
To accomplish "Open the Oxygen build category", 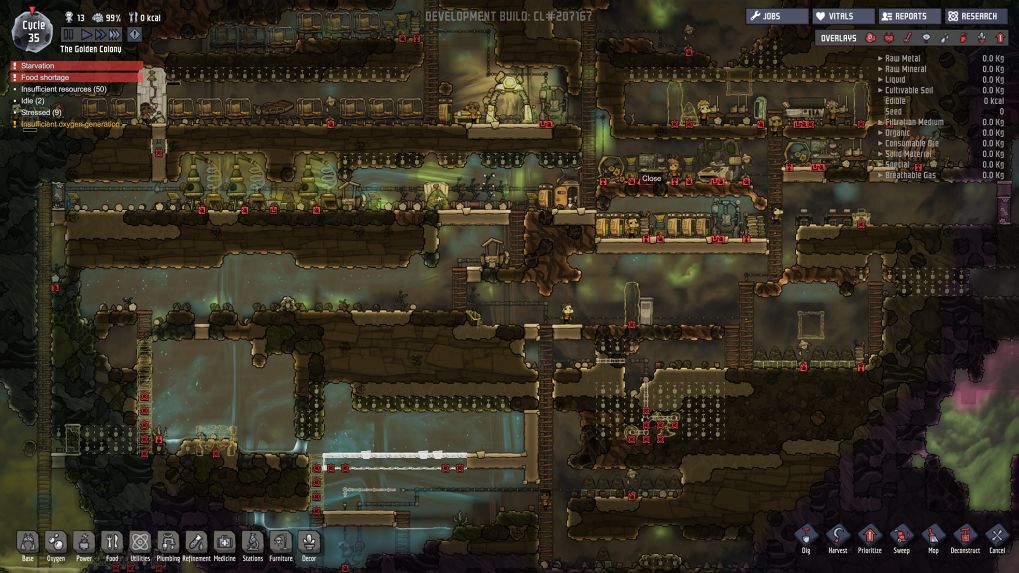I will 56,545.
